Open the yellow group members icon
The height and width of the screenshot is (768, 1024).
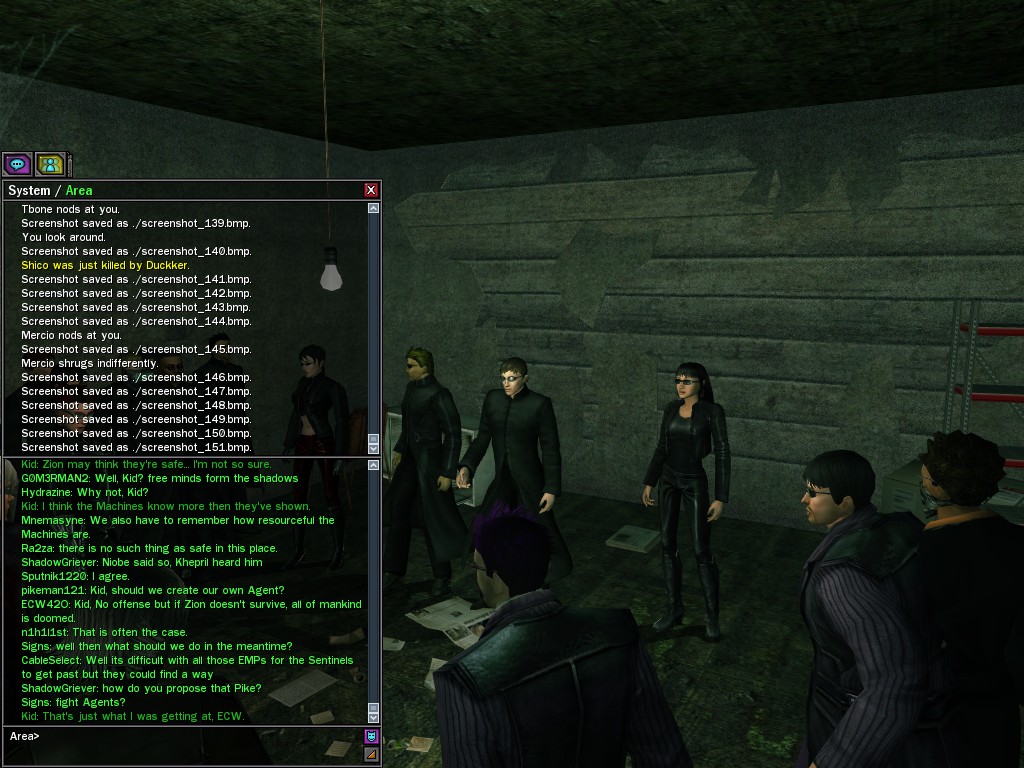(x=50, y=164)
